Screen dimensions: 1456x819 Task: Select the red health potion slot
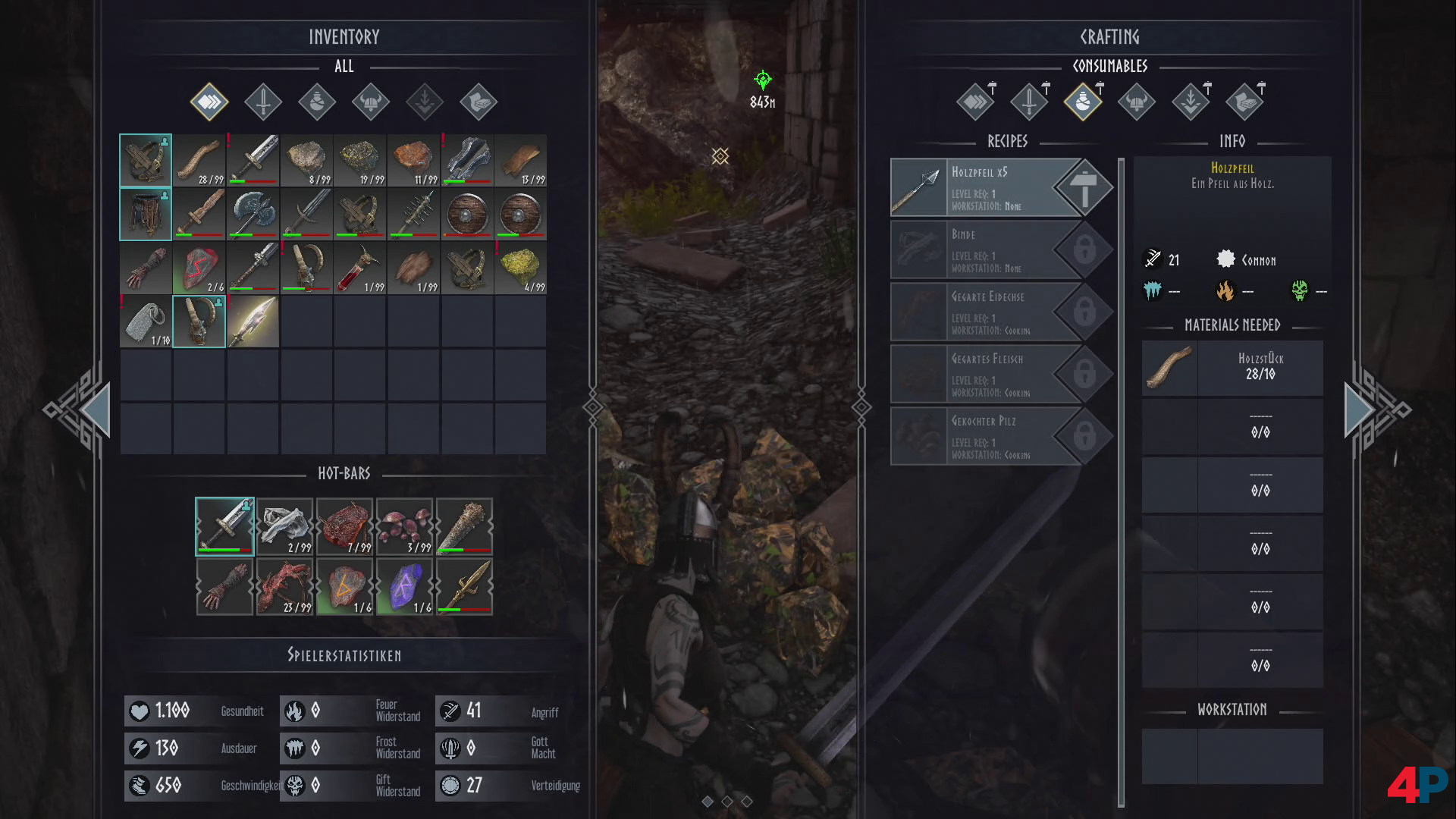tap(360, 267)
